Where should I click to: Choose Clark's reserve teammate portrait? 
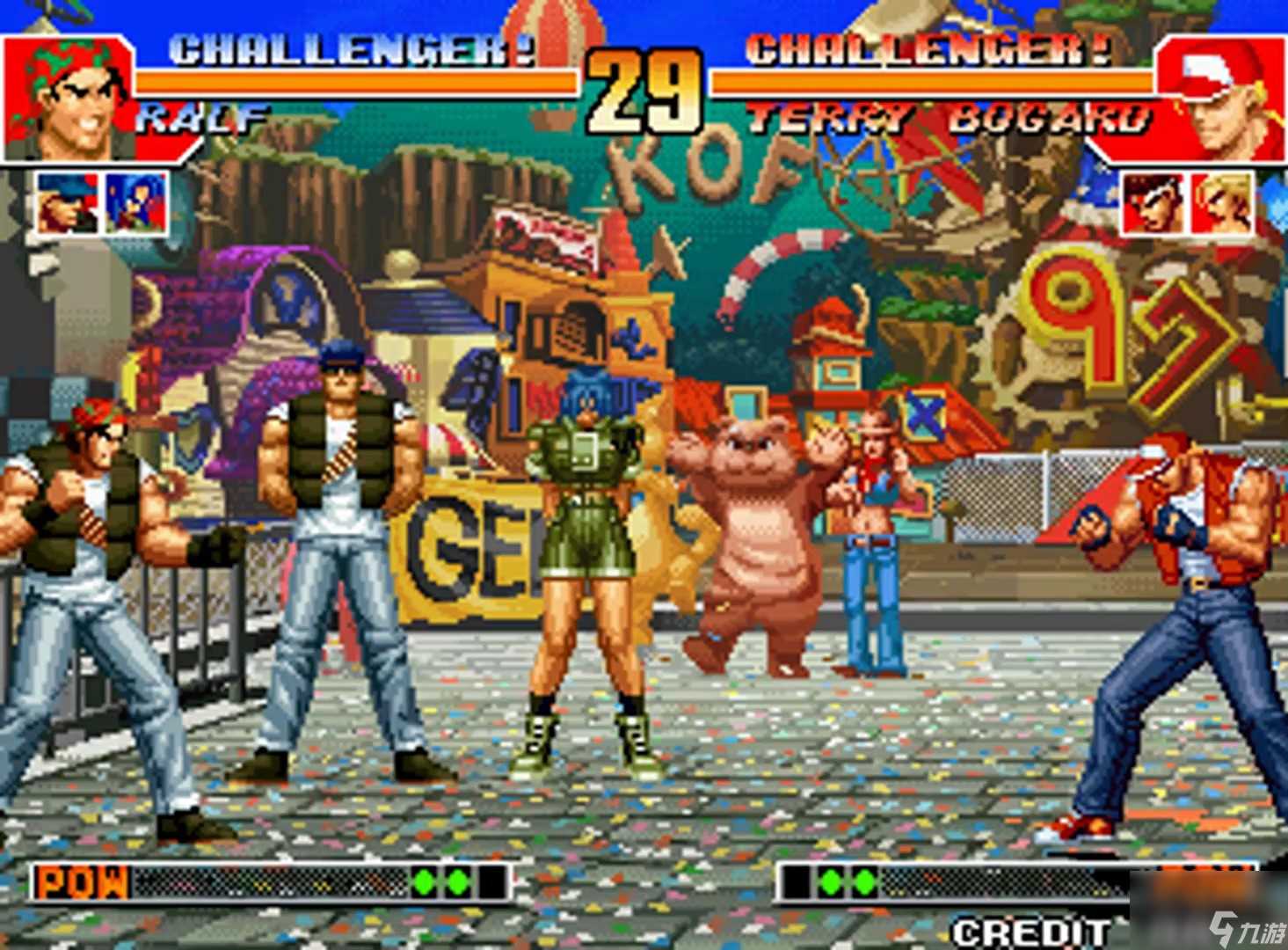(x=67, y=204)
